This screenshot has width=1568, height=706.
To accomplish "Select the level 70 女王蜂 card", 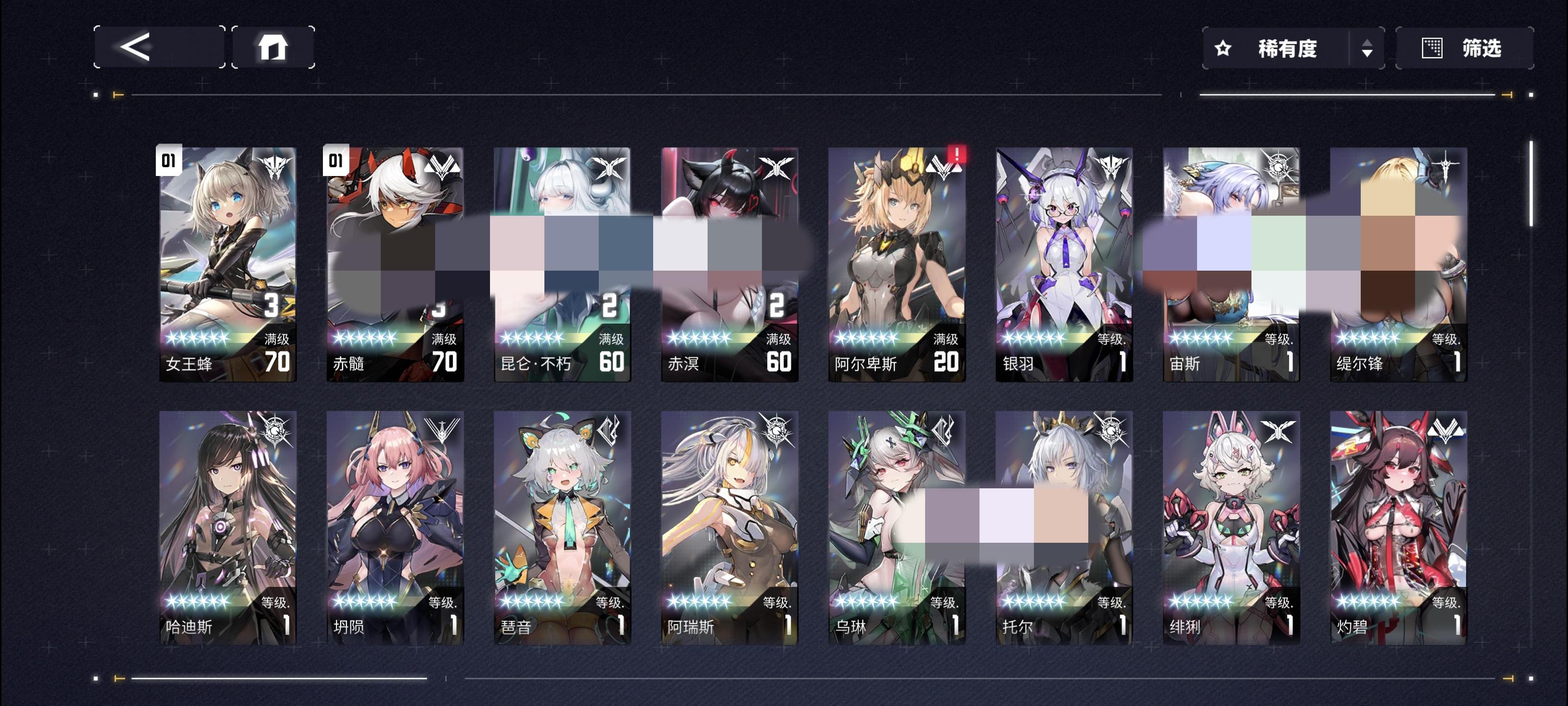I will click(228, 262).
